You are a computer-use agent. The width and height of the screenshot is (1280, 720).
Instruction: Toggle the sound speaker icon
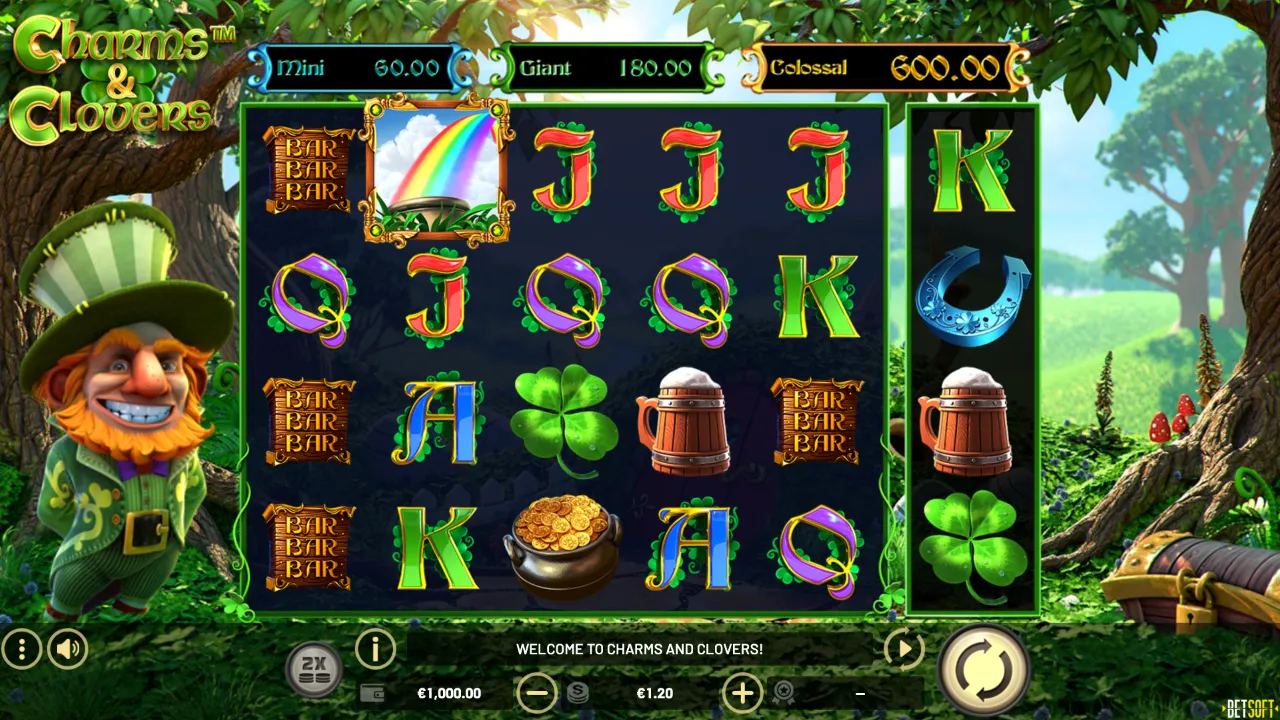[x=68, y=650]
